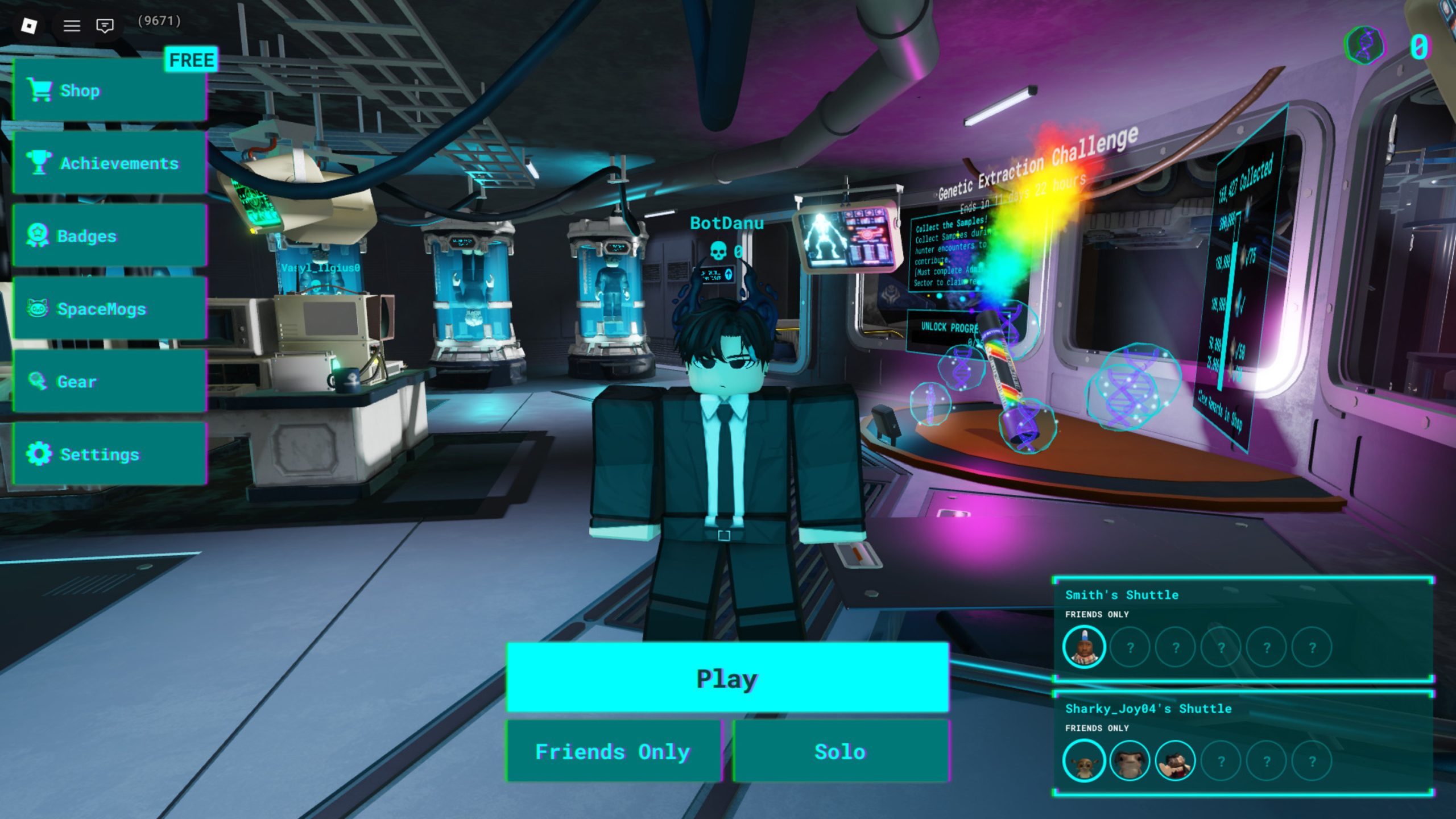Screen dimensions: 1456x819
Task: Show the Badges panel
Action: (x=109, y=236)
